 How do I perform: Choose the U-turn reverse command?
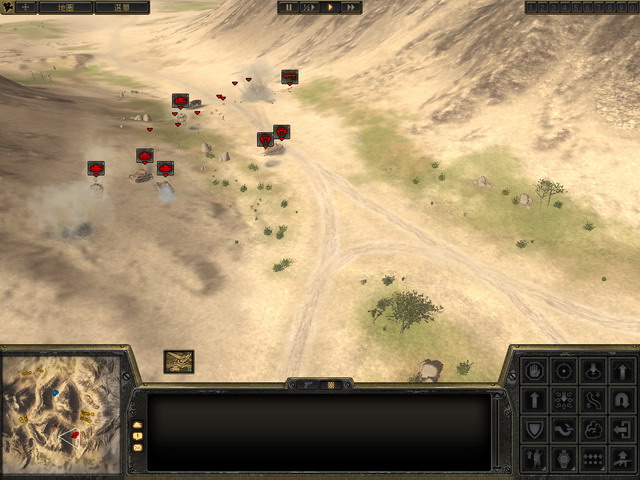(622, 401)
